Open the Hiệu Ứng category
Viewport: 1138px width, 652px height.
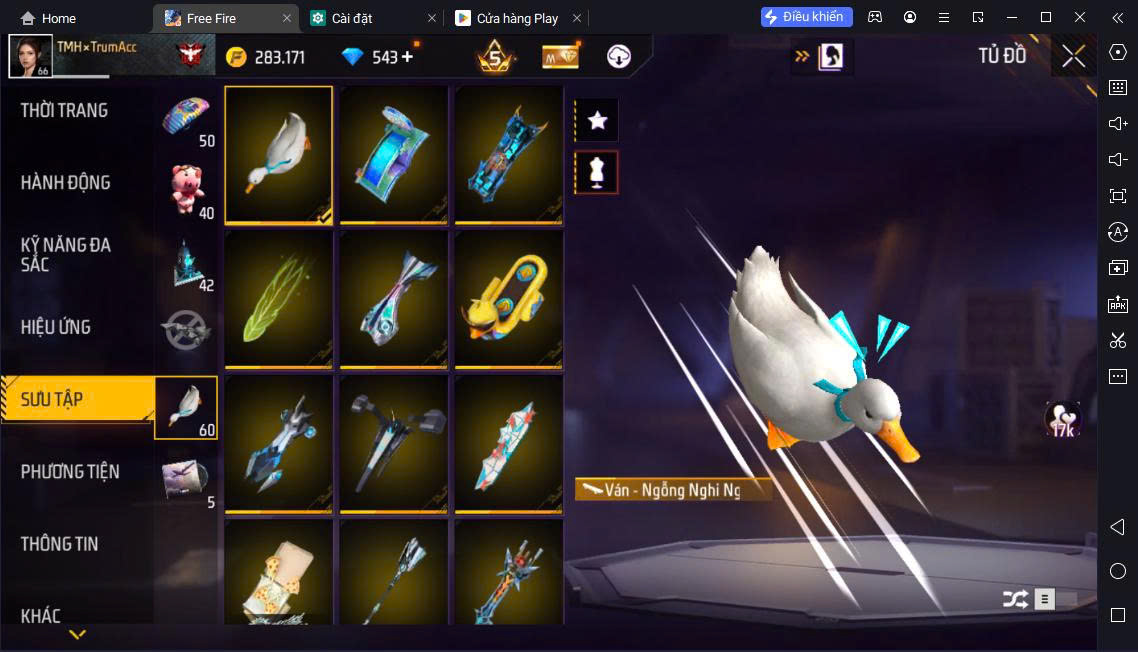[x=56, y=327]
